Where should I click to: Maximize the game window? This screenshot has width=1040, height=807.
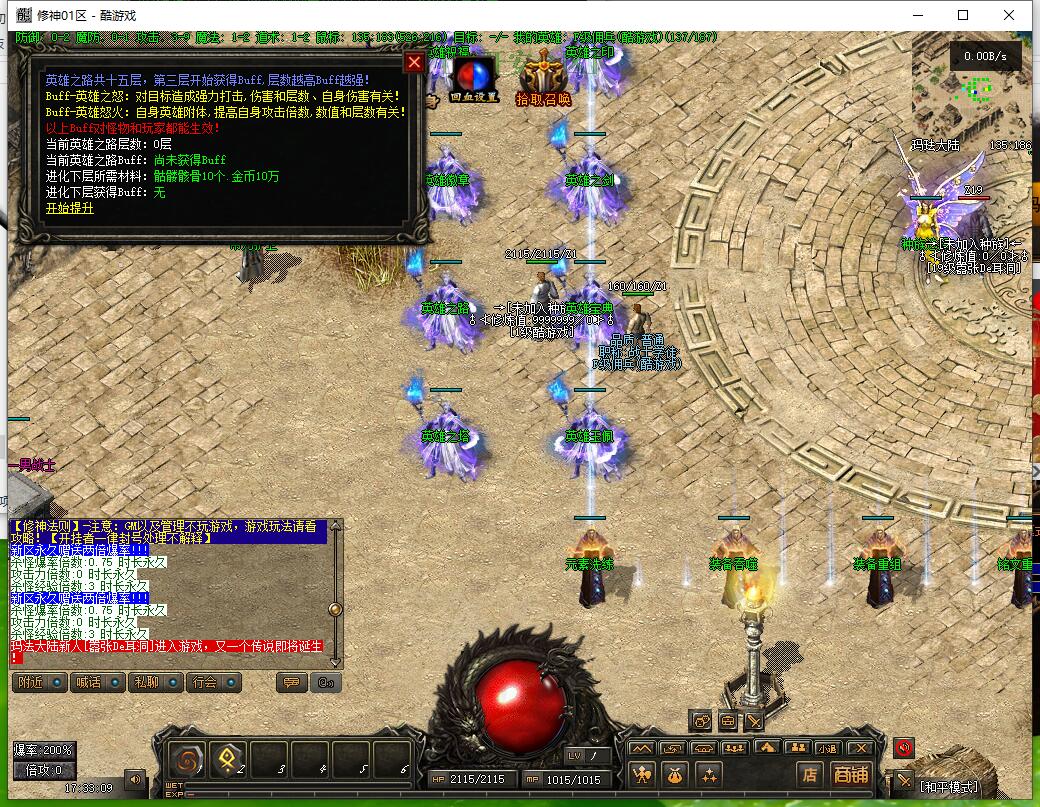click(x=963, y=15)
